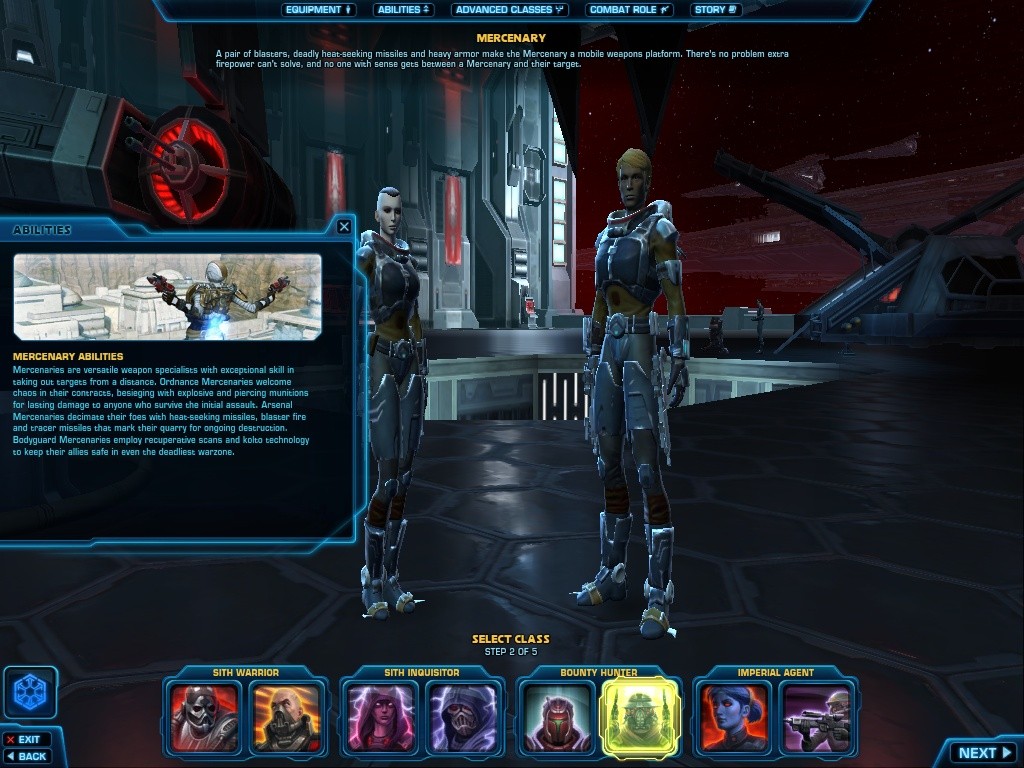Choose the red-helmet Bounty Hunter portrait
This screenshot has height=768, width=1024.
(x=558, y=717)
